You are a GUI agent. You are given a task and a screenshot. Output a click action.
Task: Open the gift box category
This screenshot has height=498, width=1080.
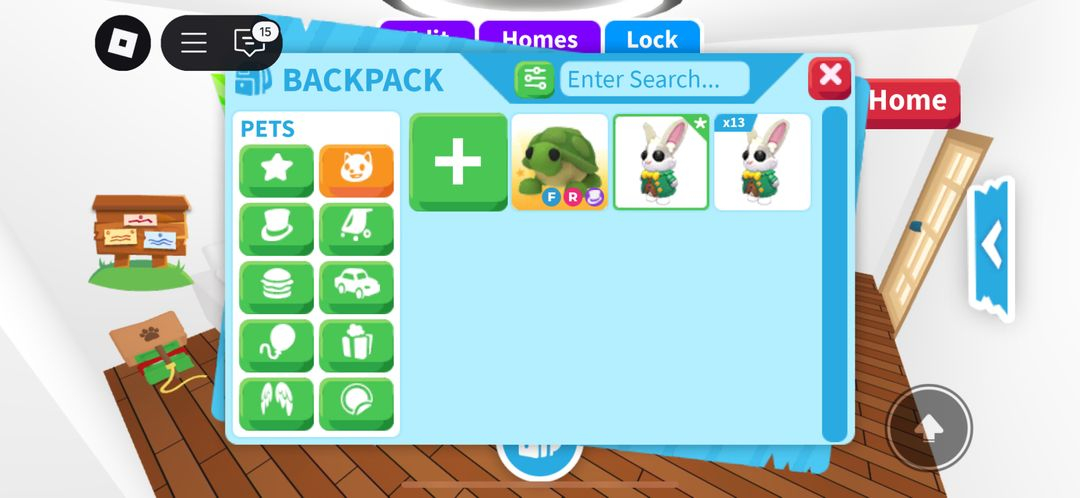[356, 346]
